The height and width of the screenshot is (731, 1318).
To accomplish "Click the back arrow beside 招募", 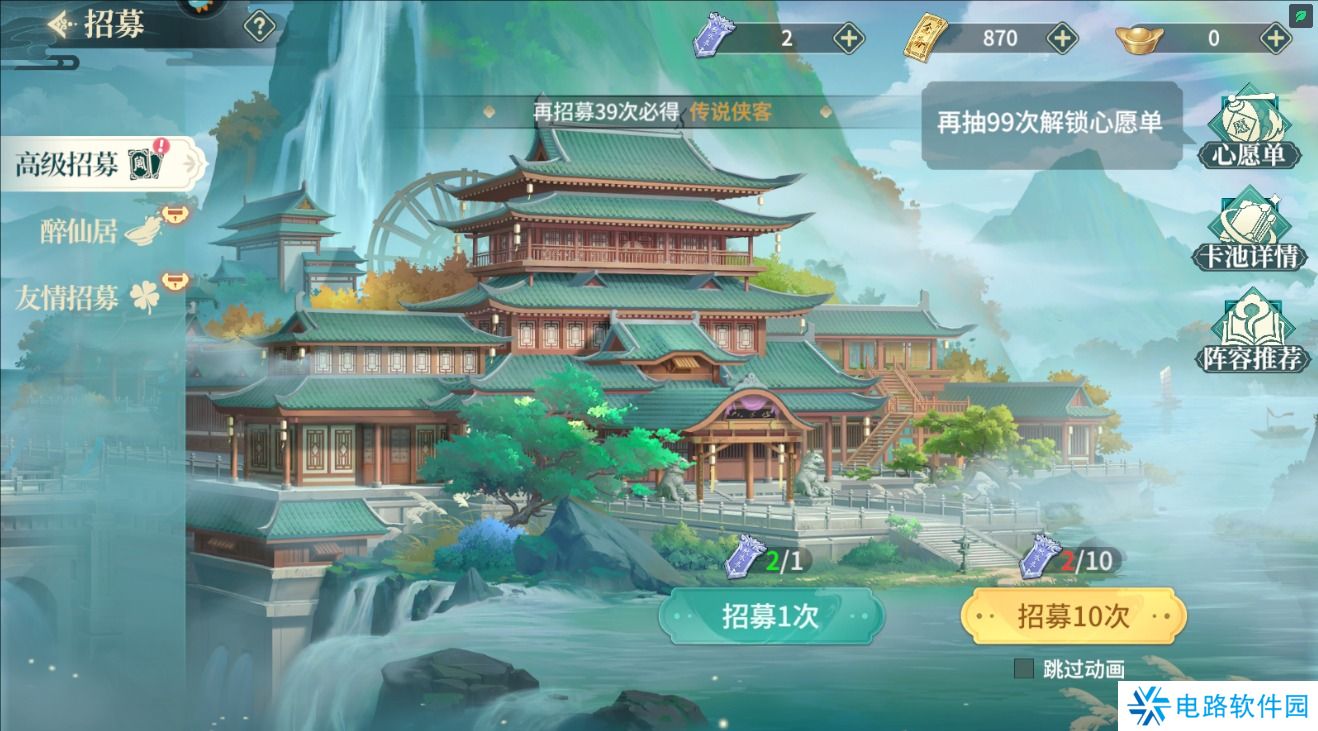I will pyautogui.click(x=57, y=24).
